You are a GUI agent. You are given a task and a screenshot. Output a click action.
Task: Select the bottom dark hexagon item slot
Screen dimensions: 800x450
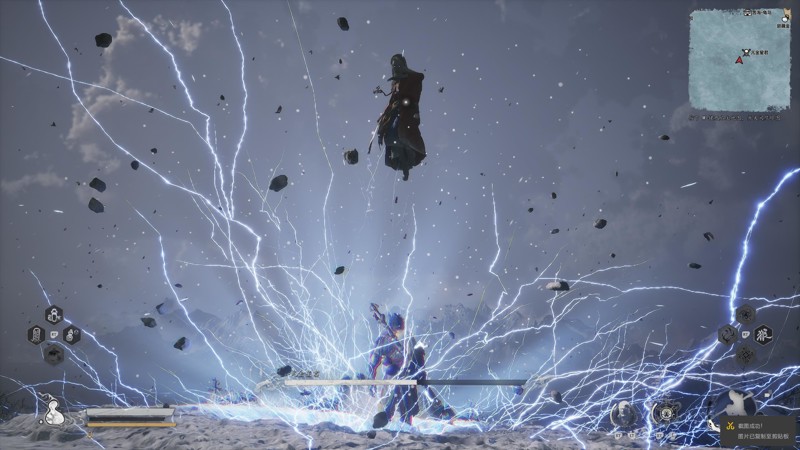pyautogui.click(x=53, y=352)
